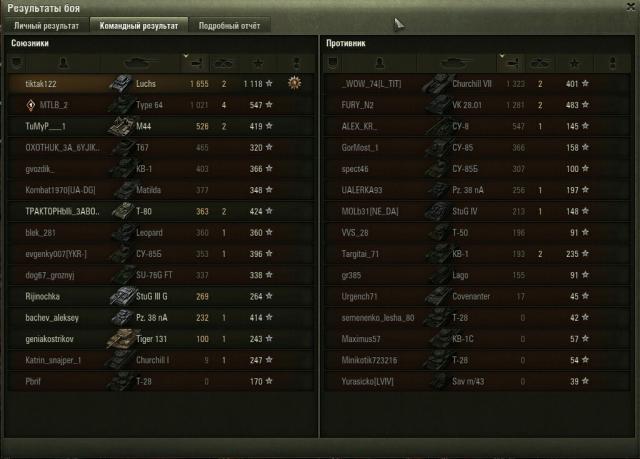
Task: Pick enemy Urgench71 Covenanter row
Action: pyautogui.click(x=470, y=297)
